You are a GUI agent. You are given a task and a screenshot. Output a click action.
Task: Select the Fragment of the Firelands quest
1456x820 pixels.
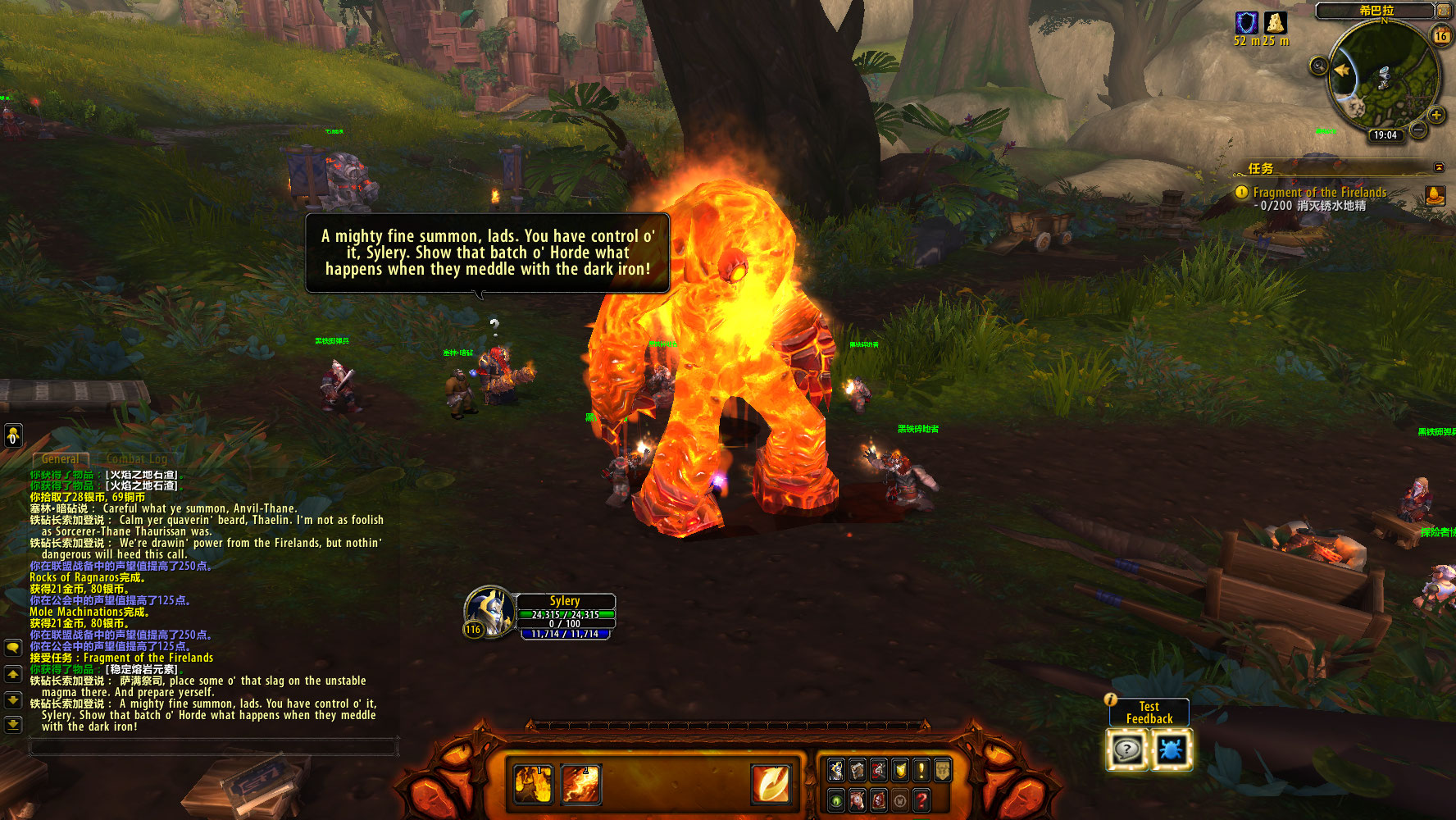(1319, 192)
